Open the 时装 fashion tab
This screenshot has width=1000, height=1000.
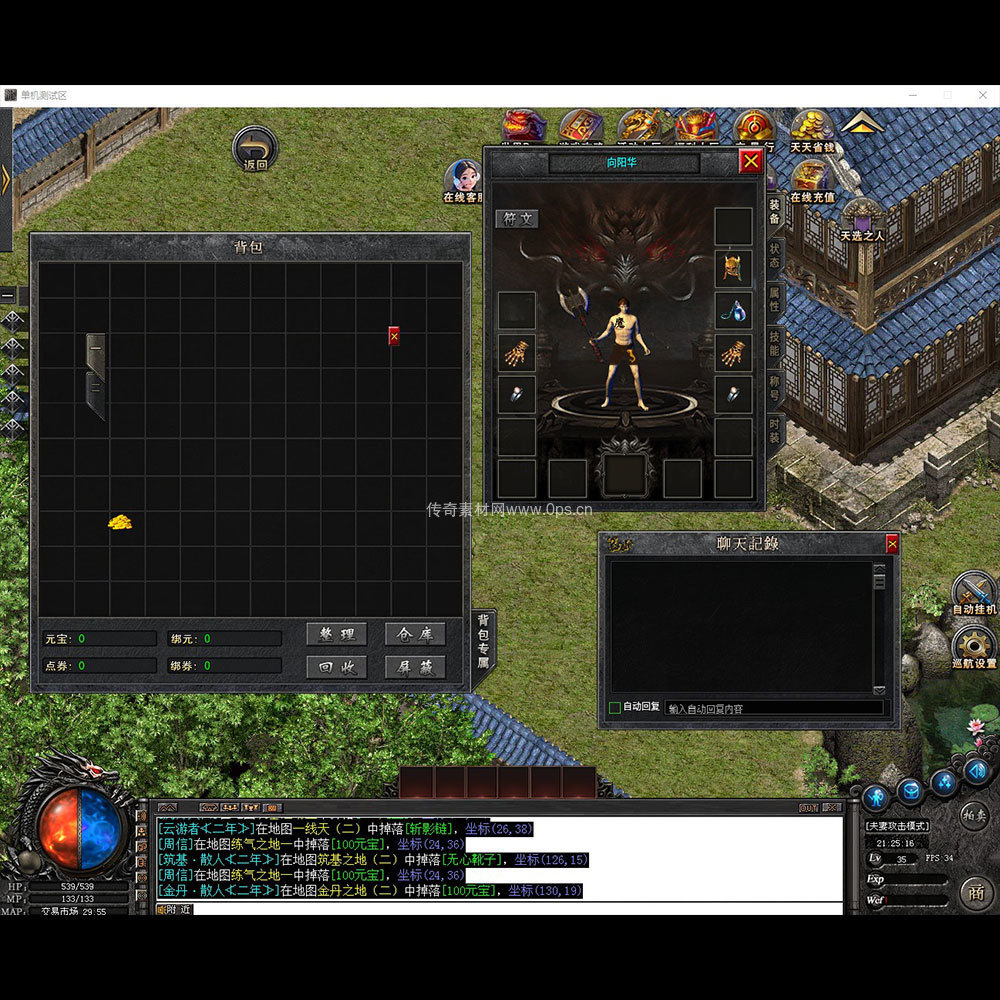click(775, 430)
